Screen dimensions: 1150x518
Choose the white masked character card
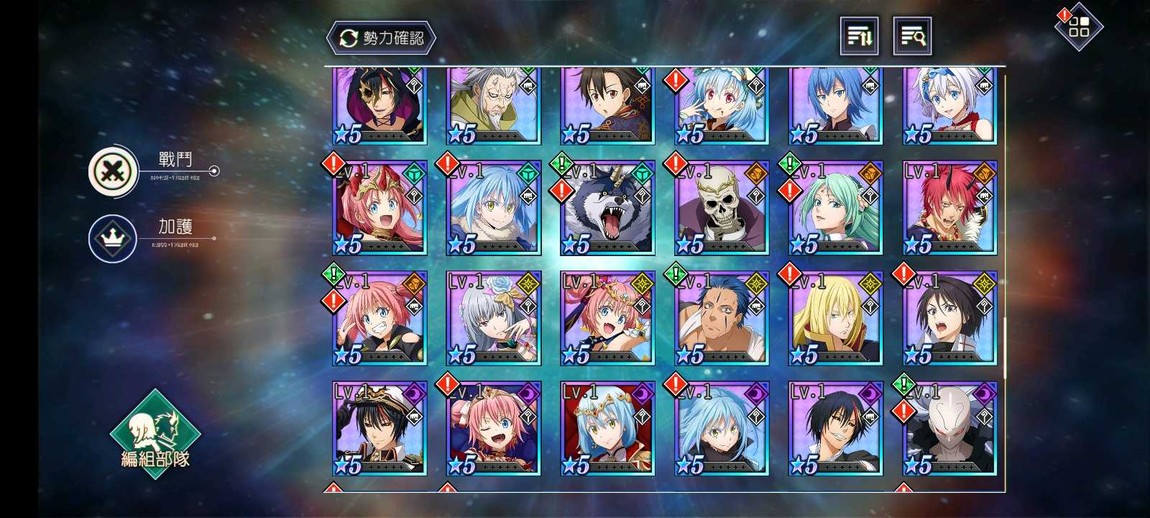coord(950,428)
